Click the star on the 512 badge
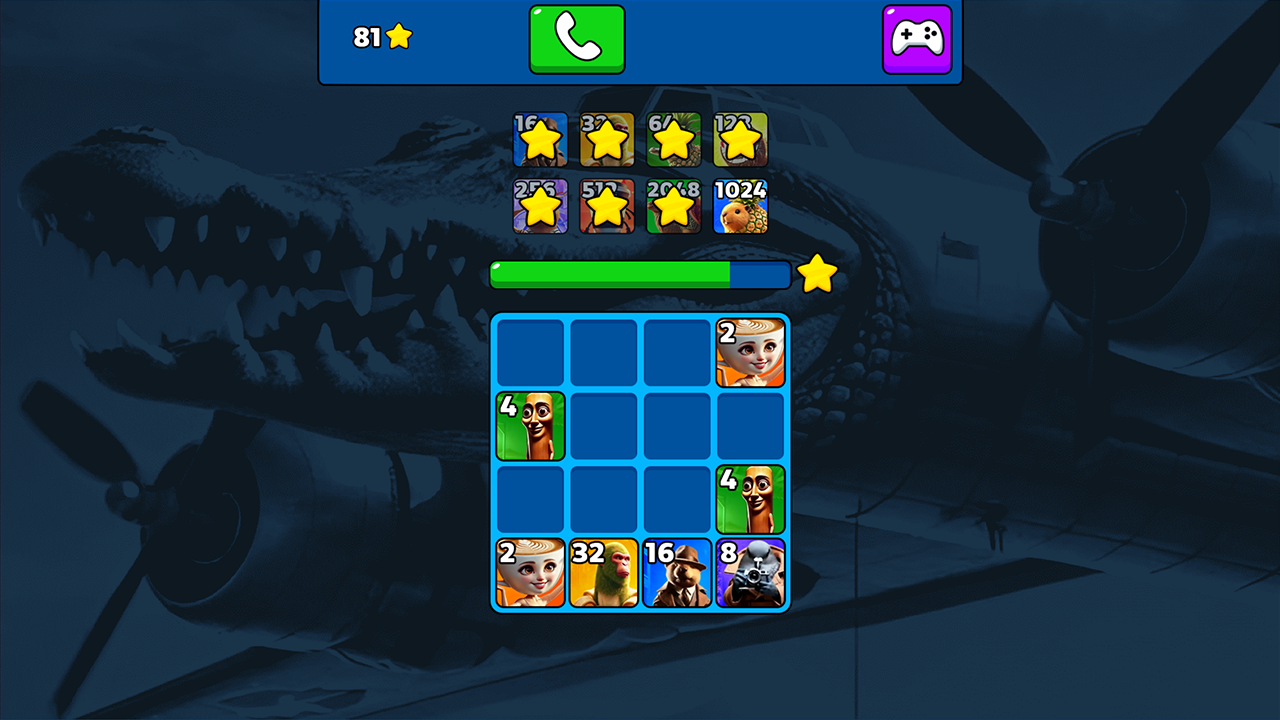The height and width of the screenshot is (720, 1280). (x=607, y=207)
